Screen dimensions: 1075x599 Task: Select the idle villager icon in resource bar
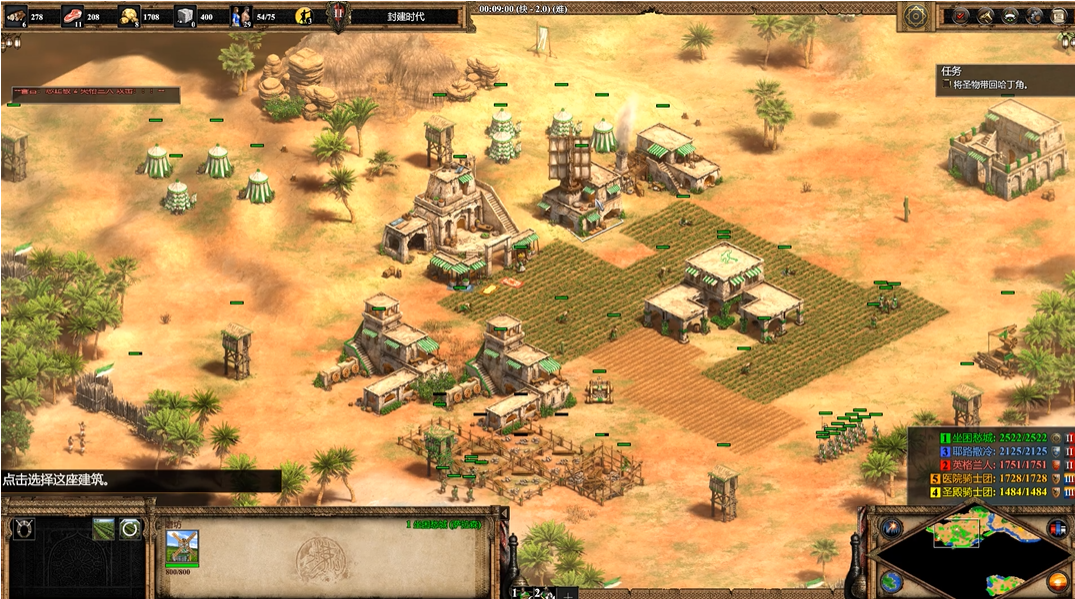point(303,16)
